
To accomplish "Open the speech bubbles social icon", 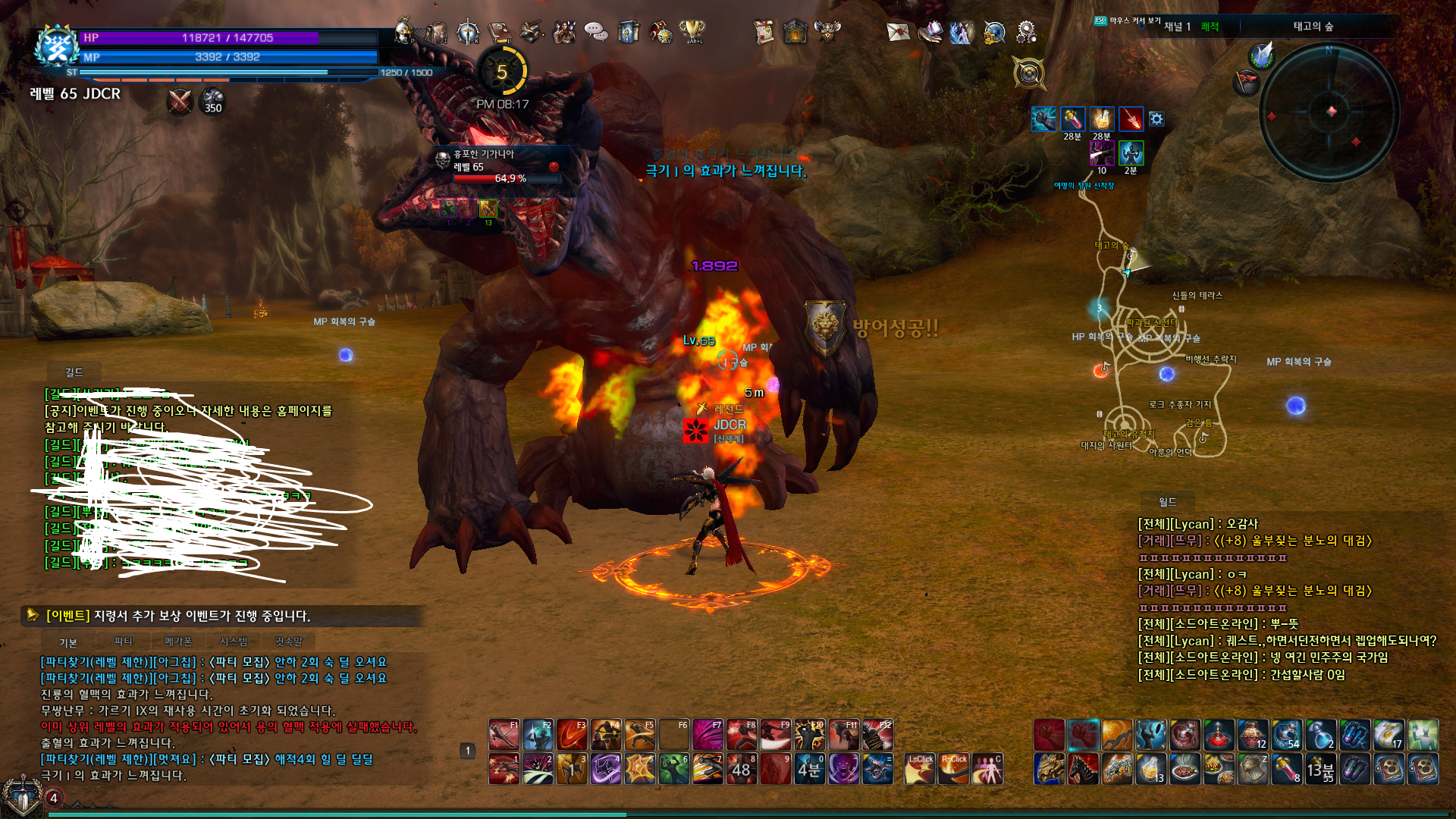I will [x=596, y=32].
